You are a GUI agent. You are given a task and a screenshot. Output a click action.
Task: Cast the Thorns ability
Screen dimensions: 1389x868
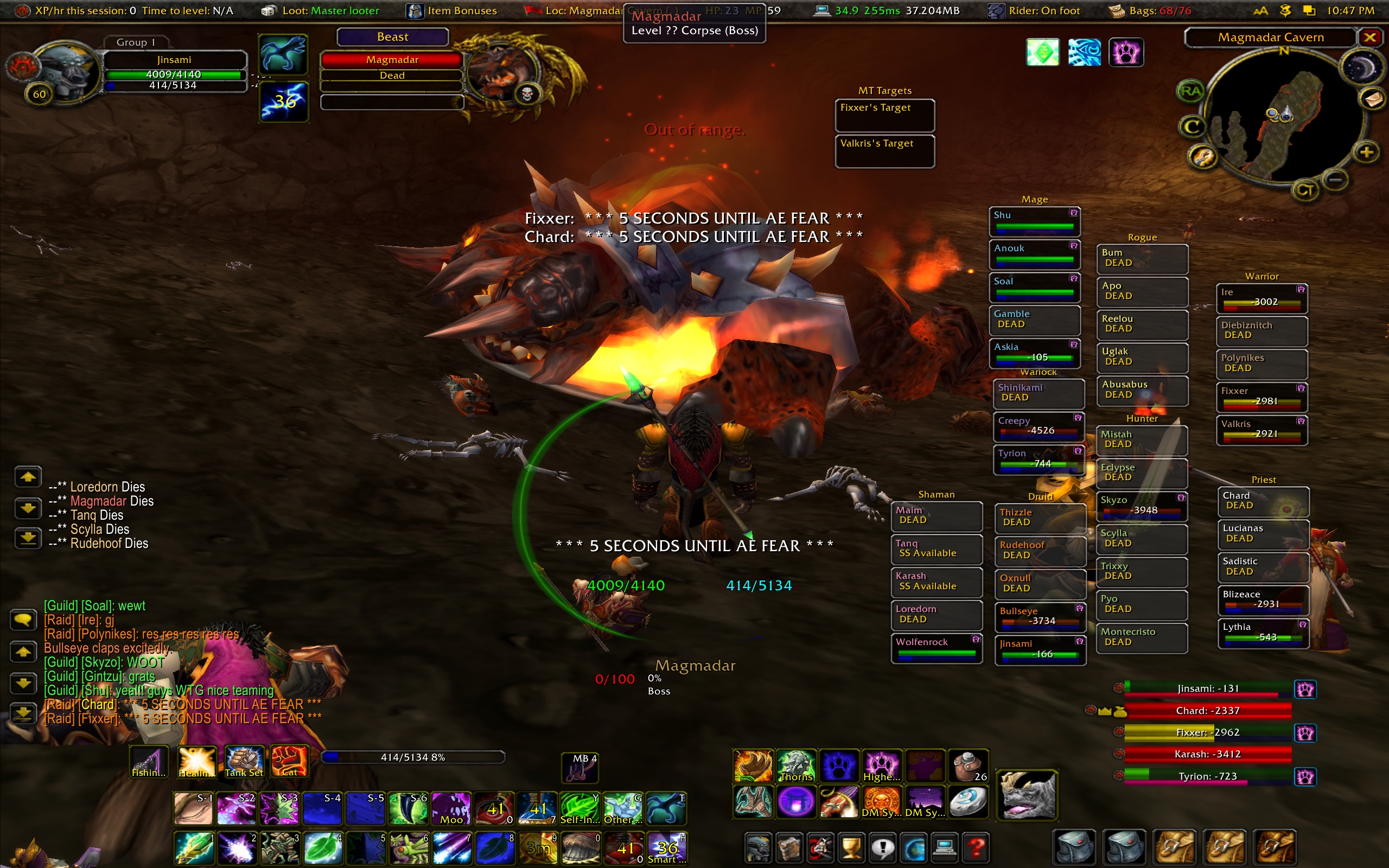pyautogui.click(x=796, y=767)
